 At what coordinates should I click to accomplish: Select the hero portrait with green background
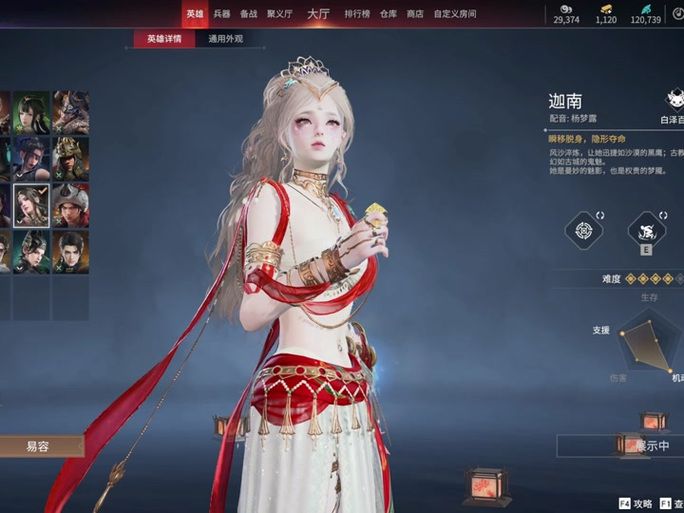coord(31,112)
